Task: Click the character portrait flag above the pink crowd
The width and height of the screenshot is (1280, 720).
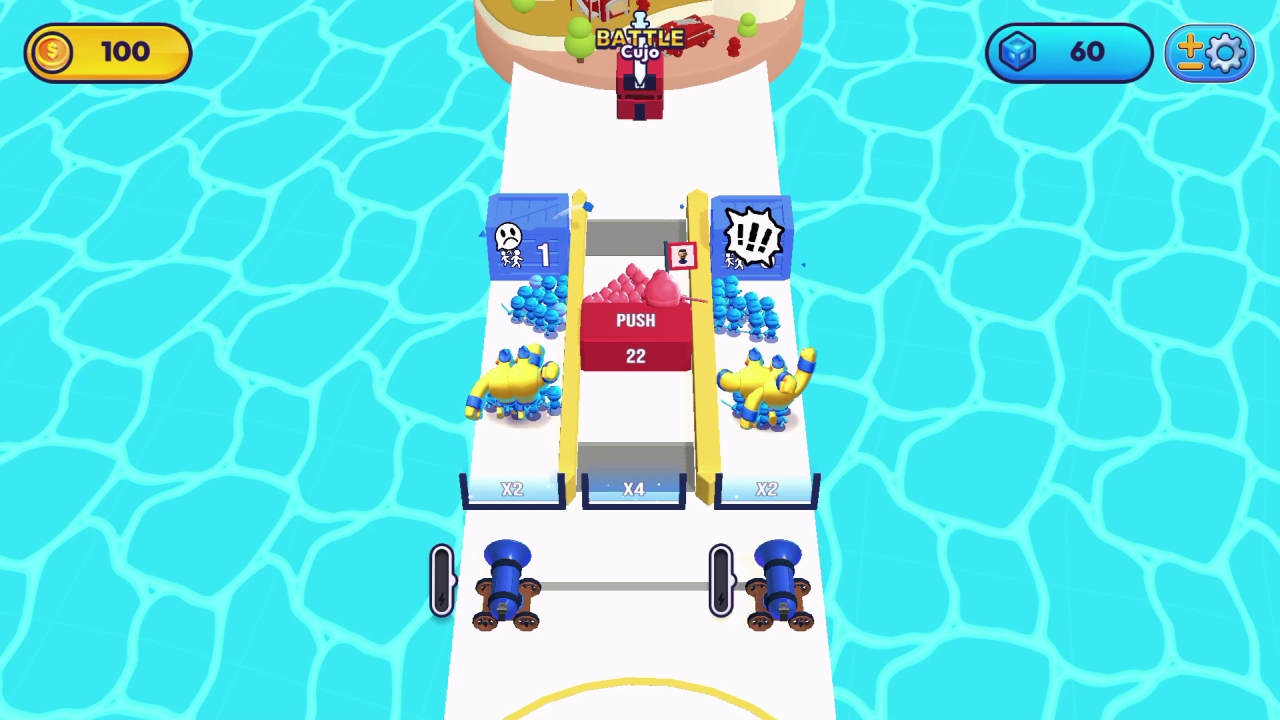Action: tap(682, 256)
